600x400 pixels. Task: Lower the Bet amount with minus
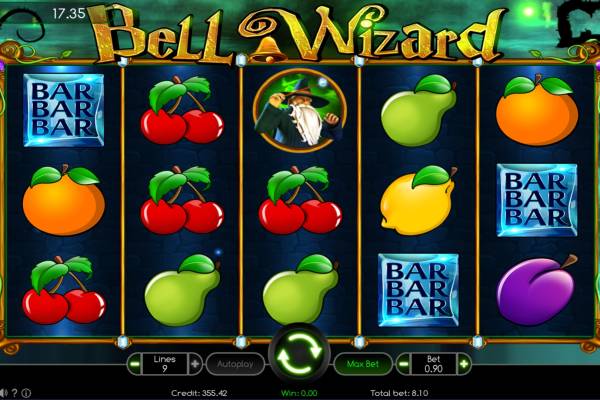(405, 364)
